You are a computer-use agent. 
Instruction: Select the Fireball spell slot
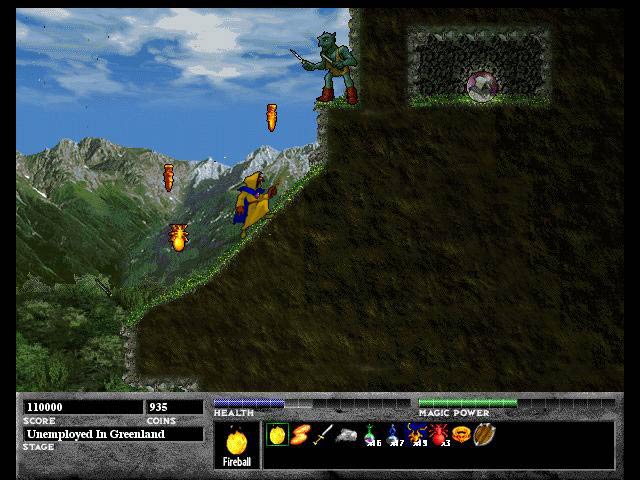277,435
